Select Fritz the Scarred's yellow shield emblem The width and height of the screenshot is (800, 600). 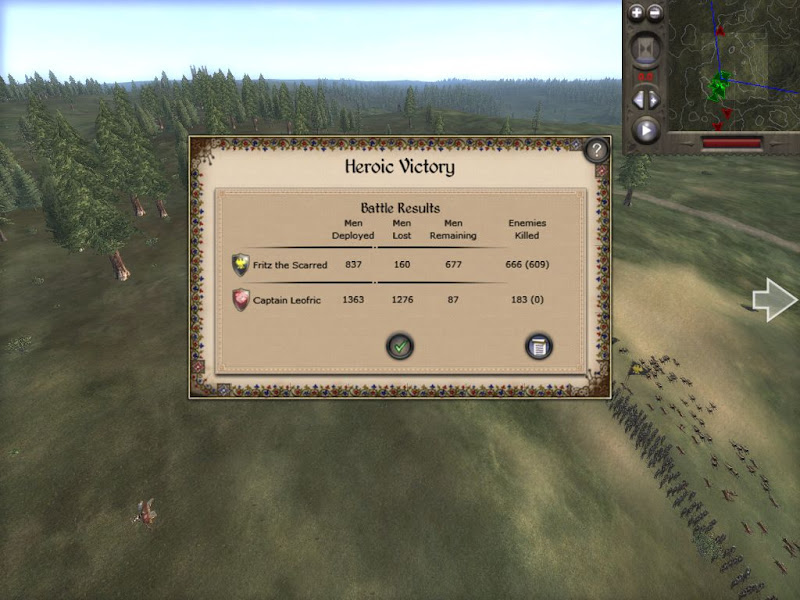pos(241,265)
